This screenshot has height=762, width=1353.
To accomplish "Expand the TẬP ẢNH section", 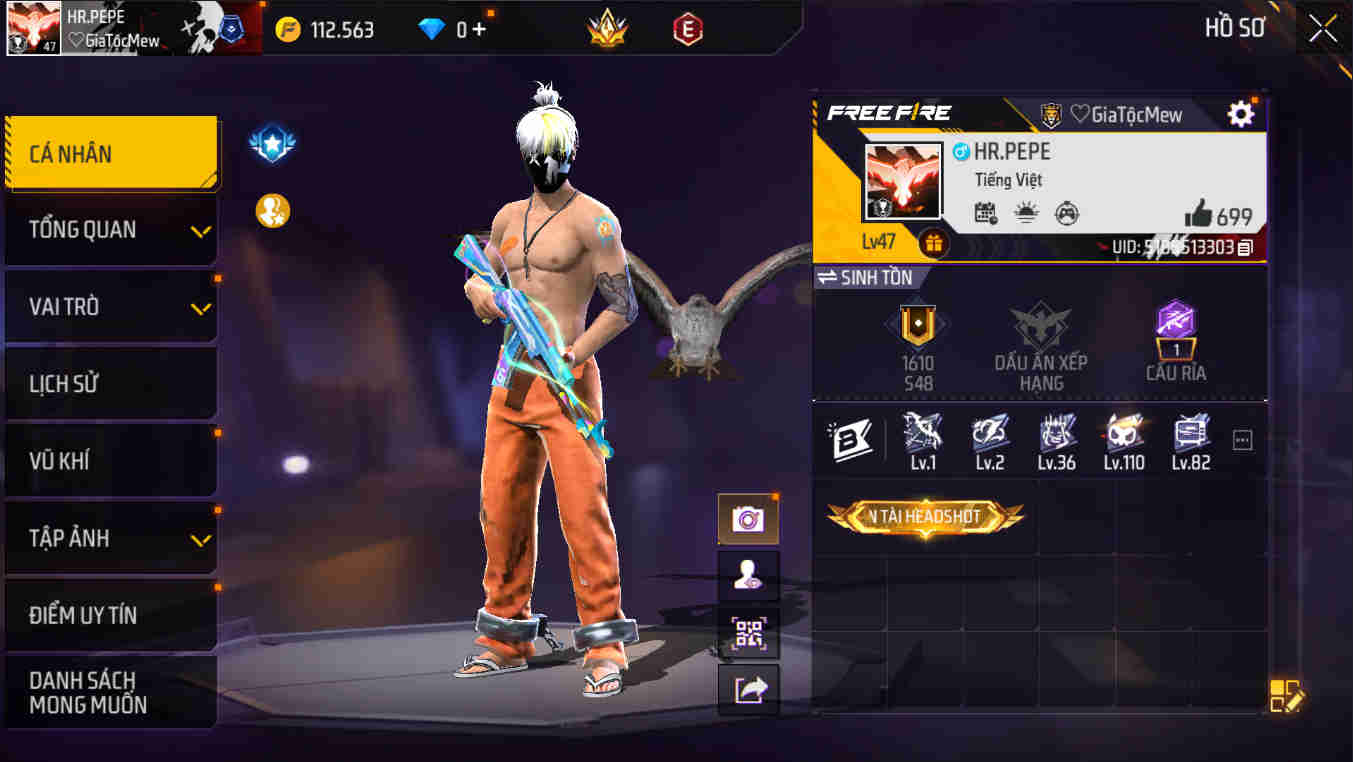I will coord(110,537).
